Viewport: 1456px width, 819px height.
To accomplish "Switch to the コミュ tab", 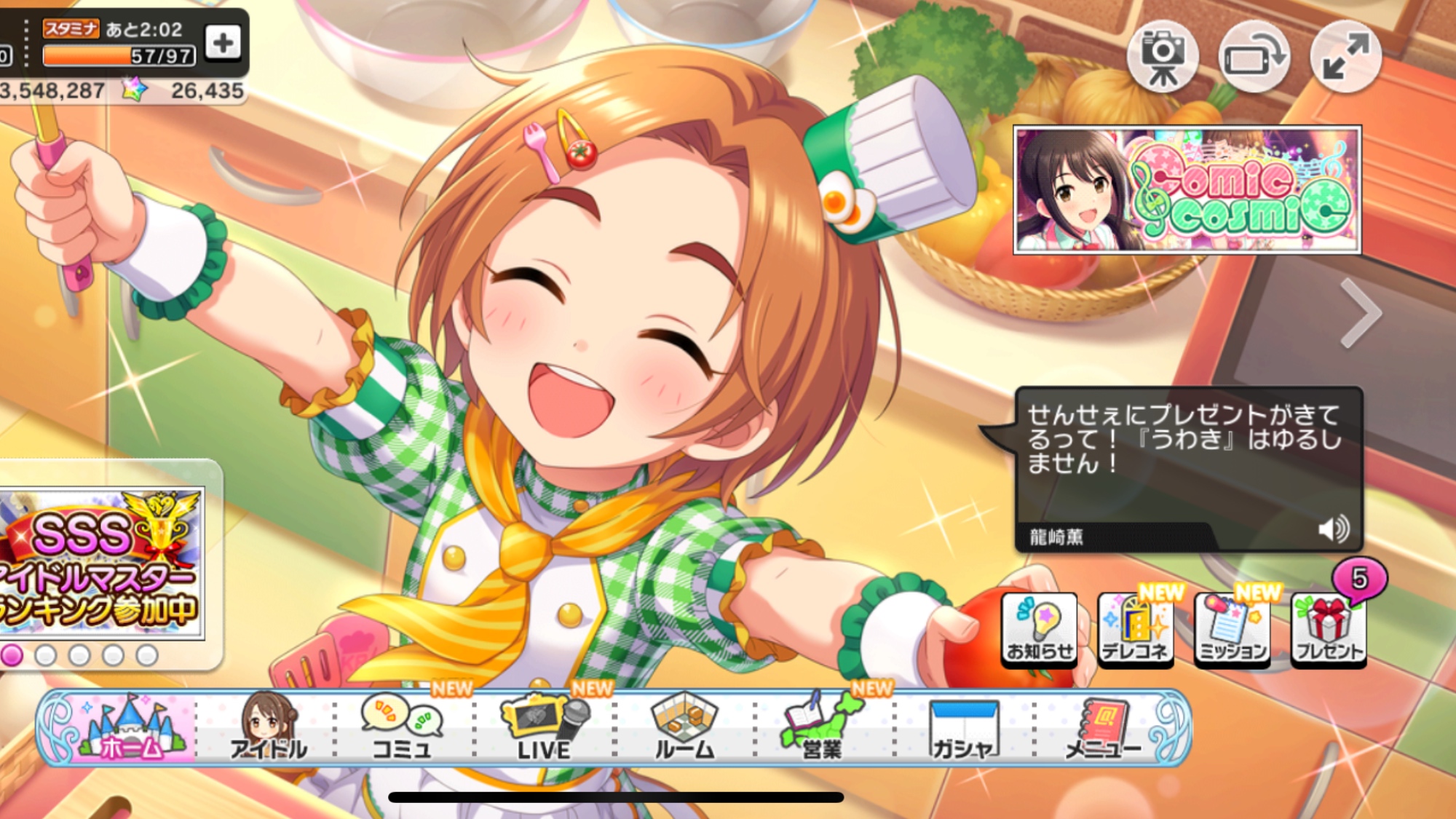I will point(402,728).
